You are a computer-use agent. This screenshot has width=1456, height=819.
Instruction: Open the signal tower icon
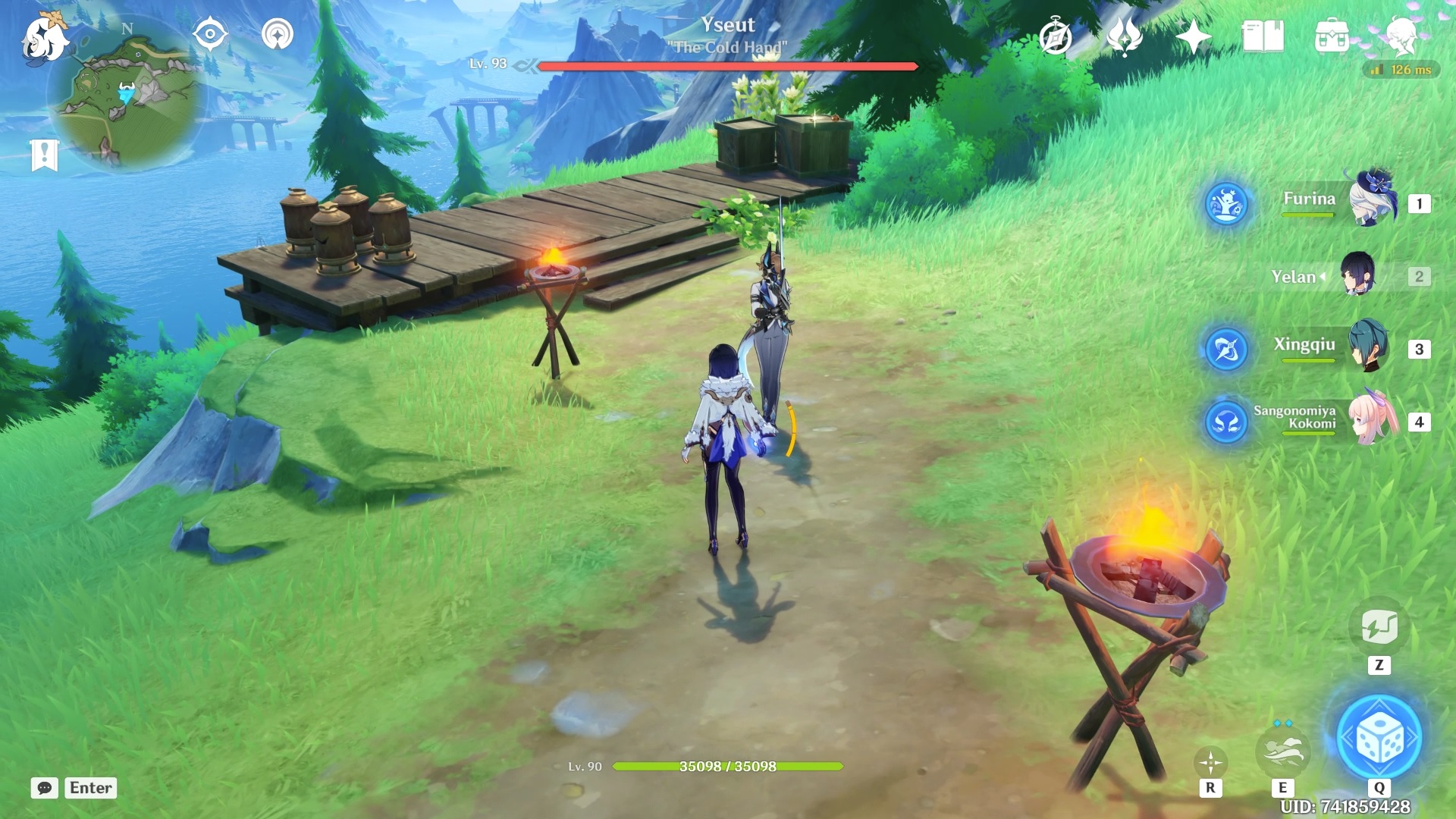point(278,35)
